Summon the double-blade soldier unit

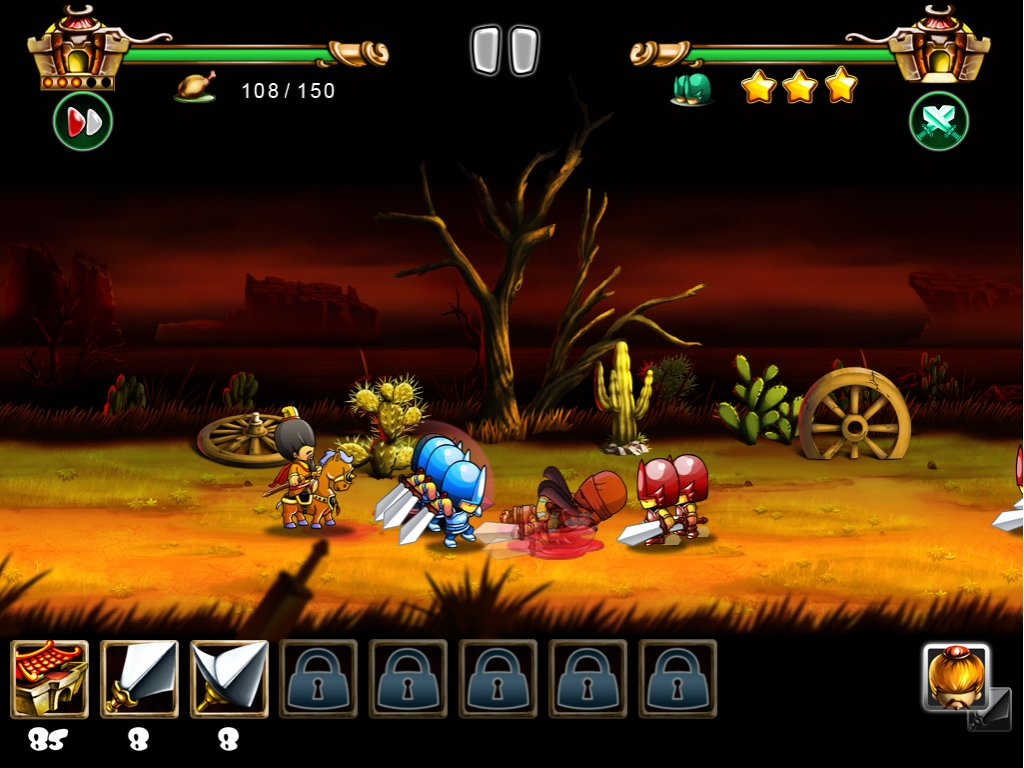click(229, 679)
